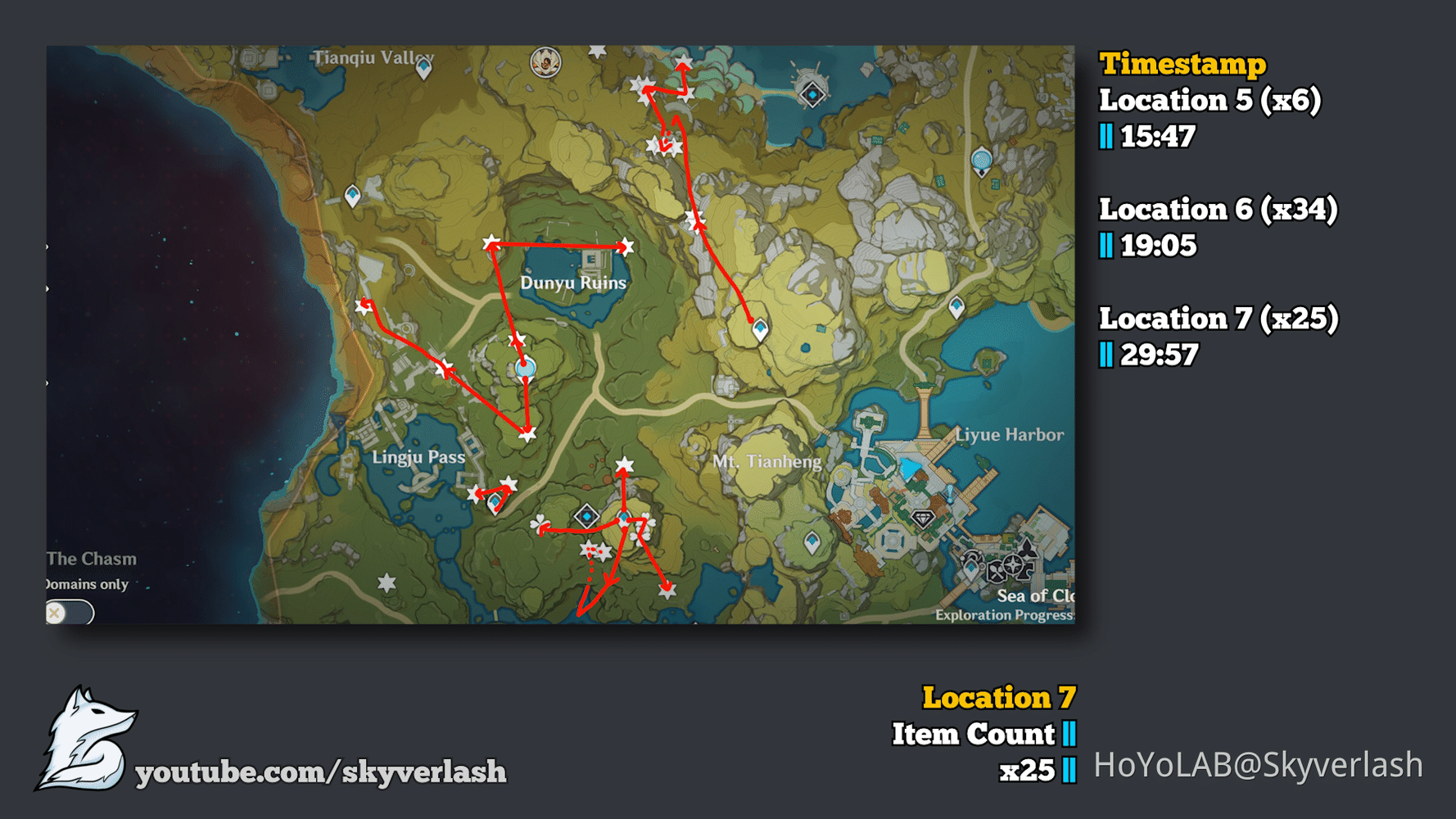Select the domain icon in the map's top-right corner

tap(812, 94)
